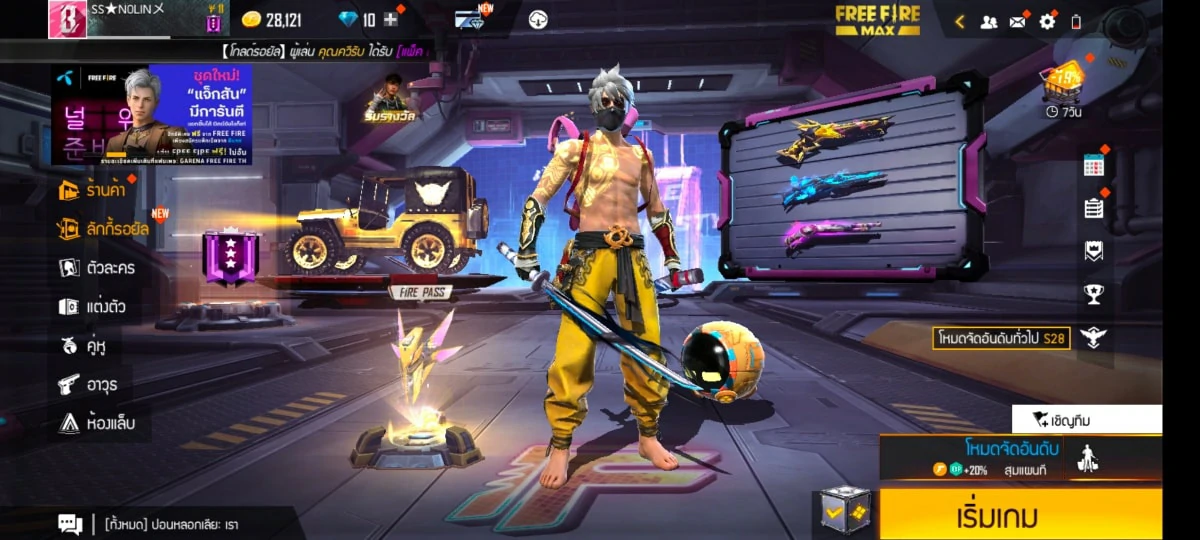Open the calendar events icon
Screen dimensions: 1200x540
point(1093,166)
